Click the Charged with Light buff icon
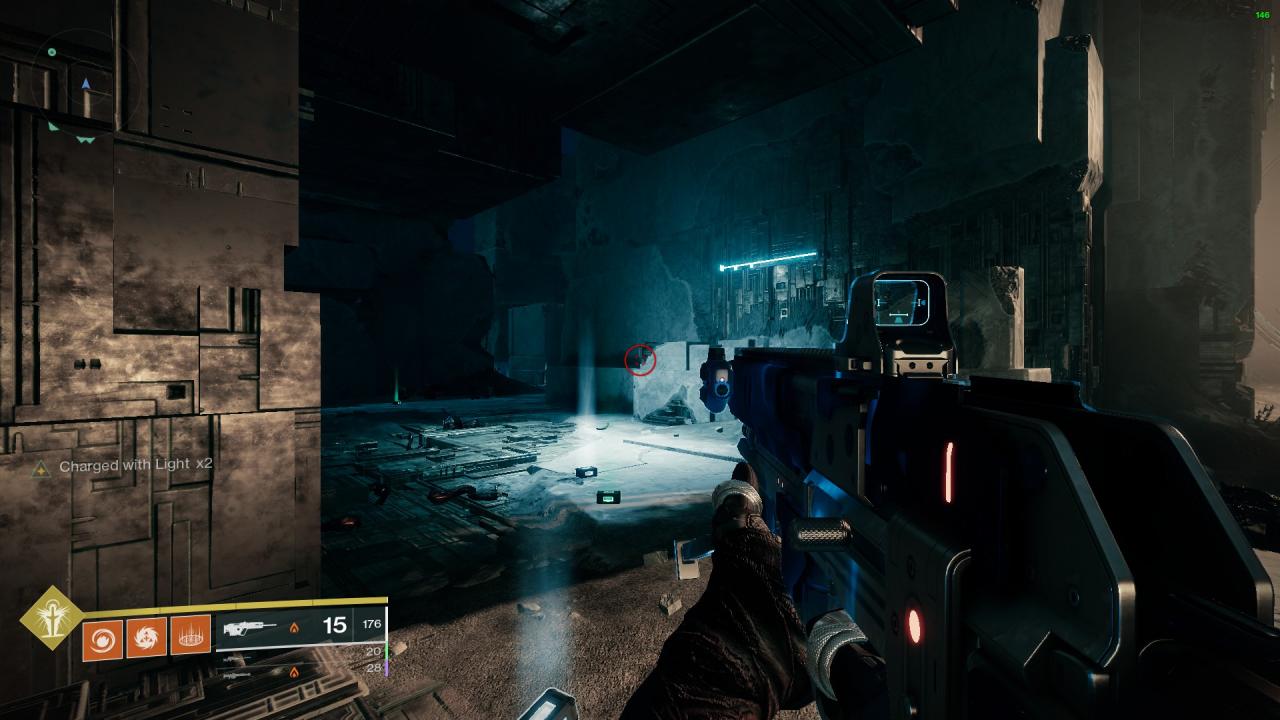Screen dimensions: 1280x720 pyautogui.click(x=40, y=467)
